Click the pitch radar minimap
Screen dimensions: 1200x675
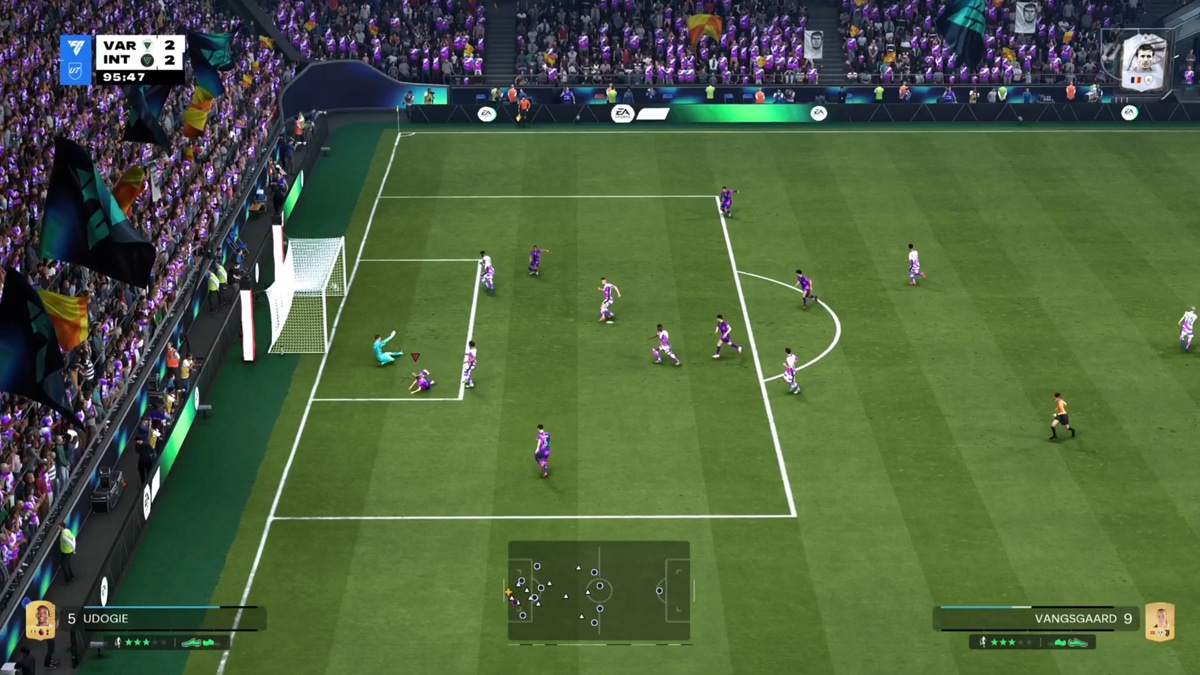point(598,590)
